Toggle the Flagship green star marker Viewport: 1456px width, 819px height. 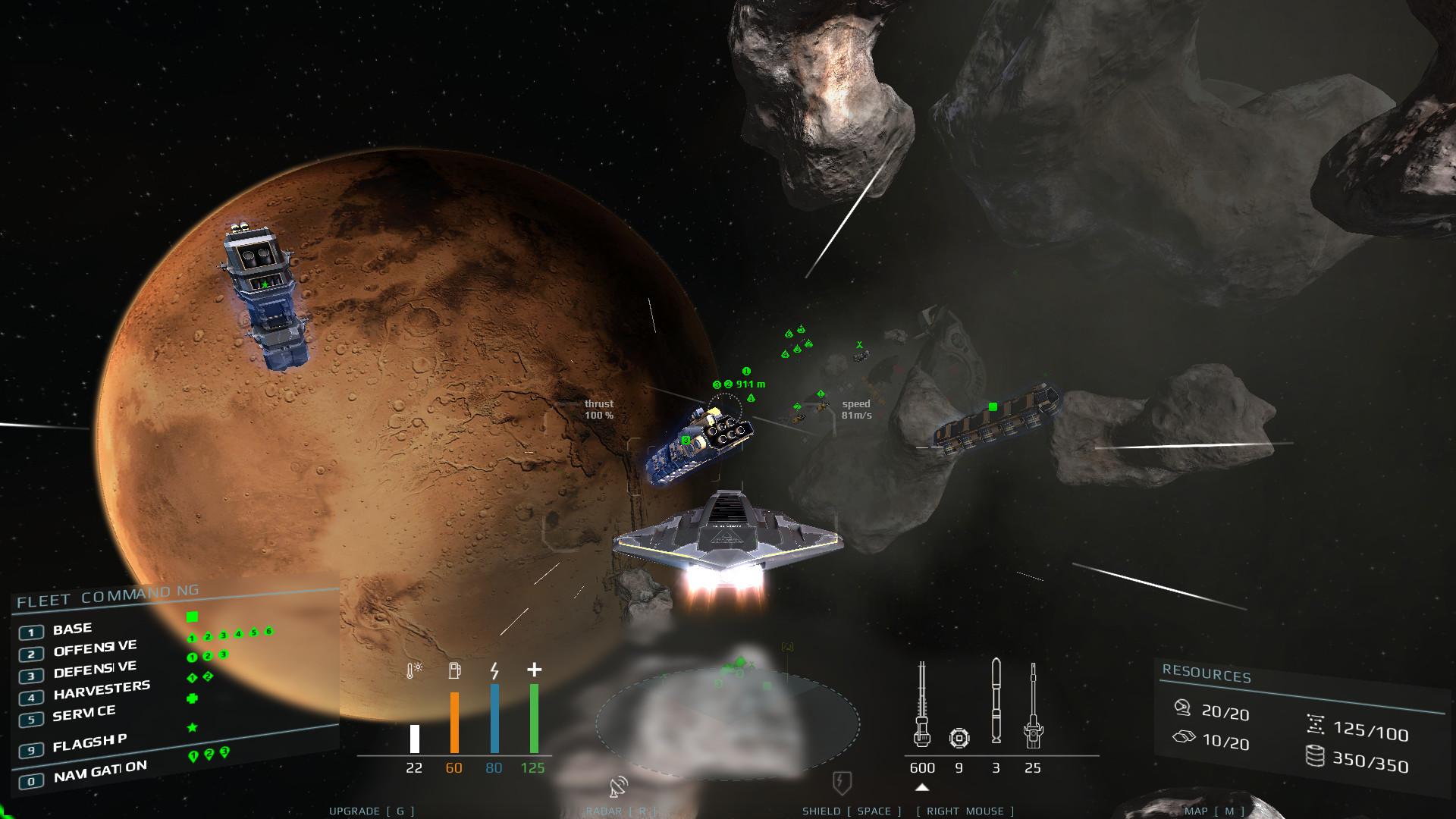click(191, 726)
